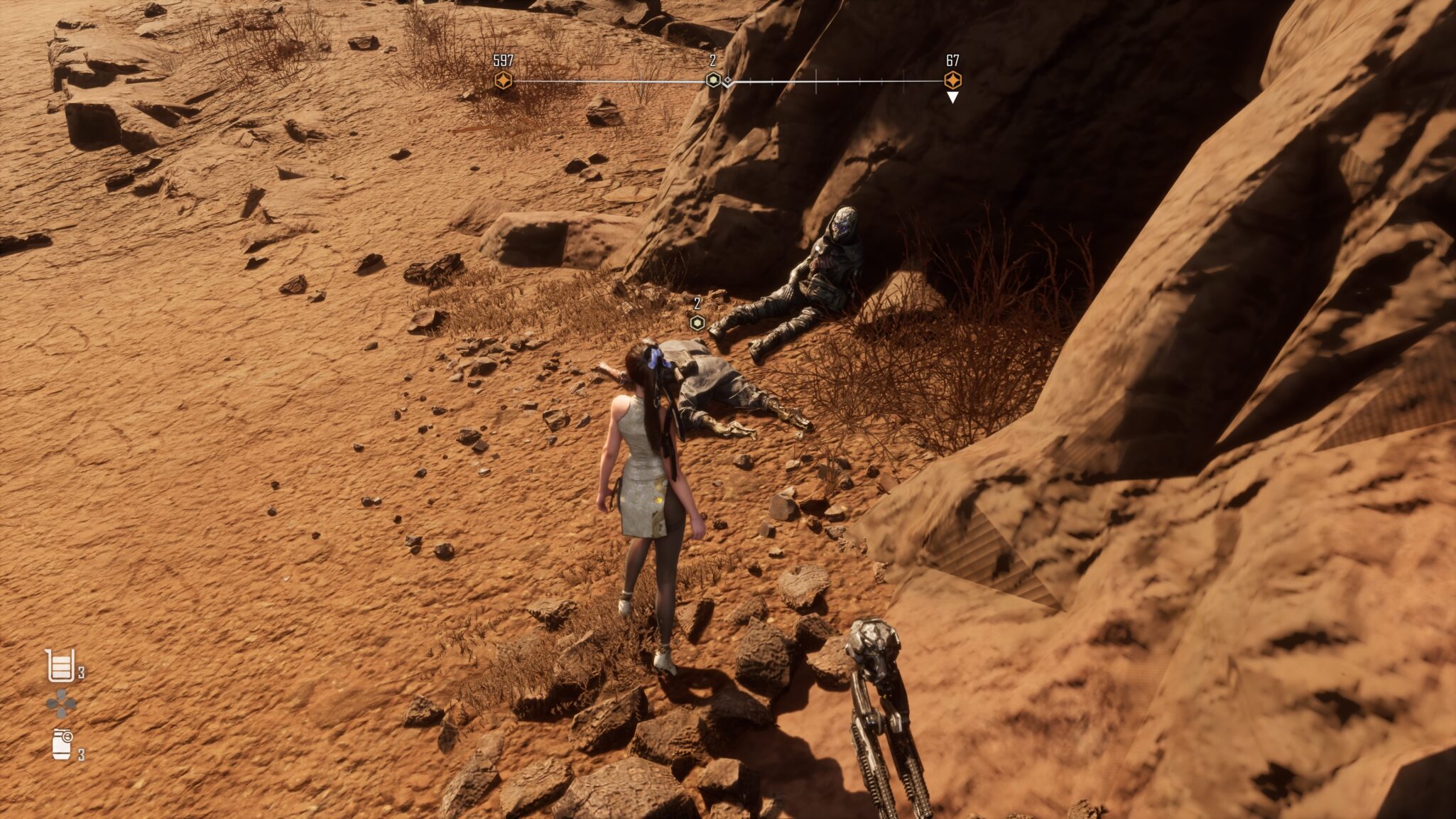
Task: Select the orange compass marker labeled 597
Action: point(503,80)
